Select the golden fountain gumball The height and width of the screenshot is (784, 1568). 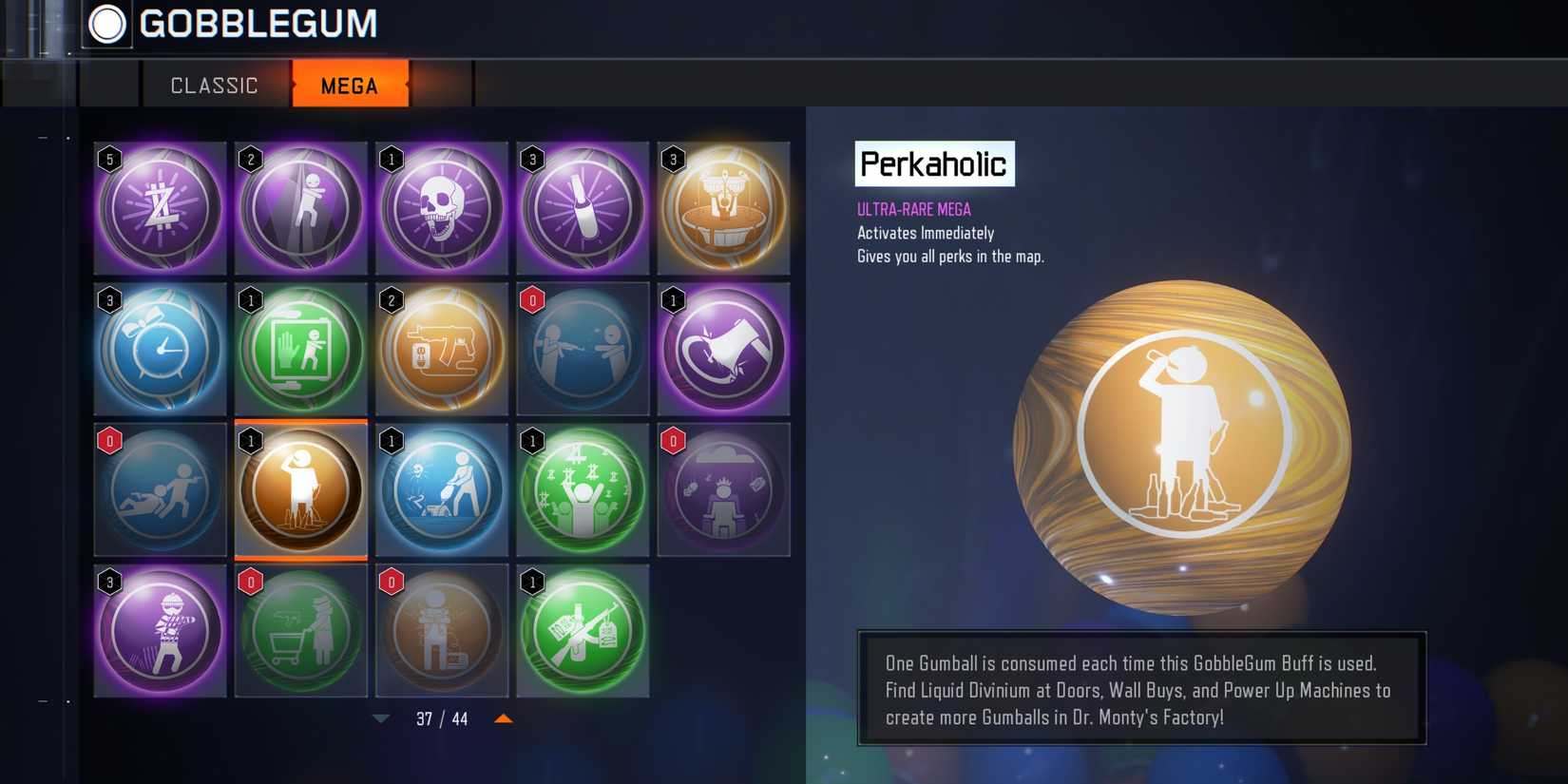723,208
